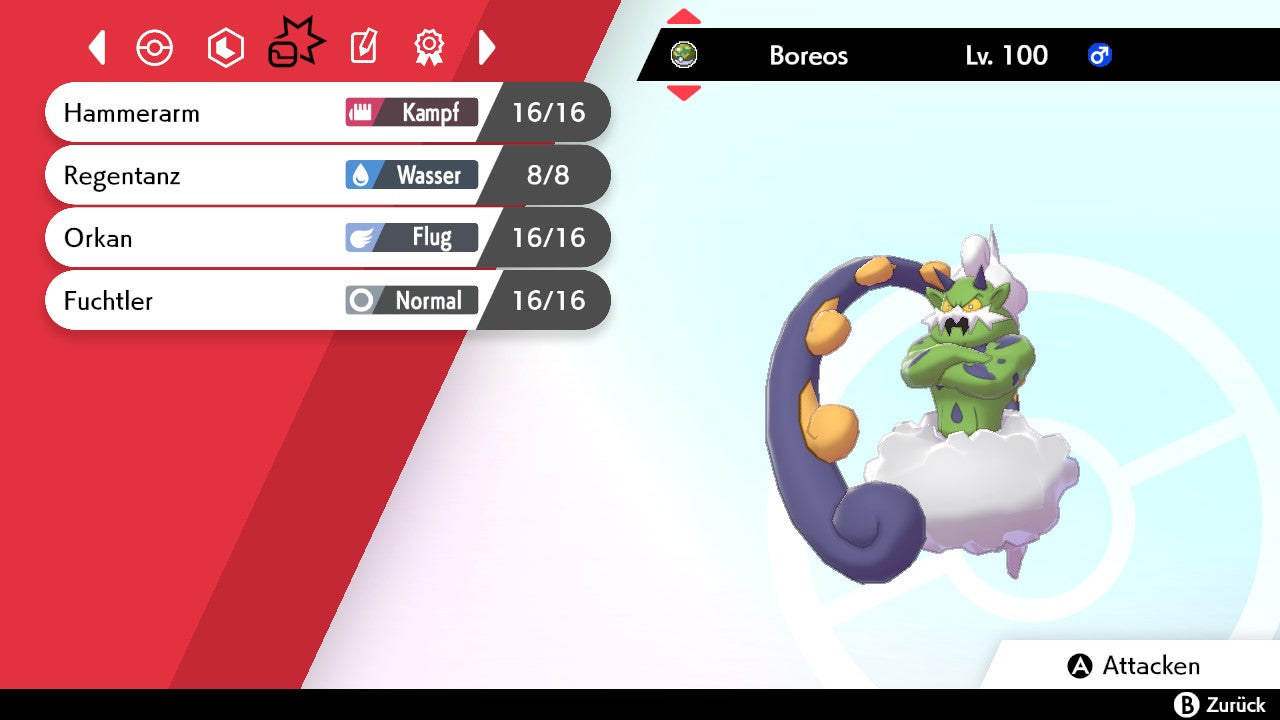
Task: Open the trainer memo notes tab
Action: (x=364, y=47)
